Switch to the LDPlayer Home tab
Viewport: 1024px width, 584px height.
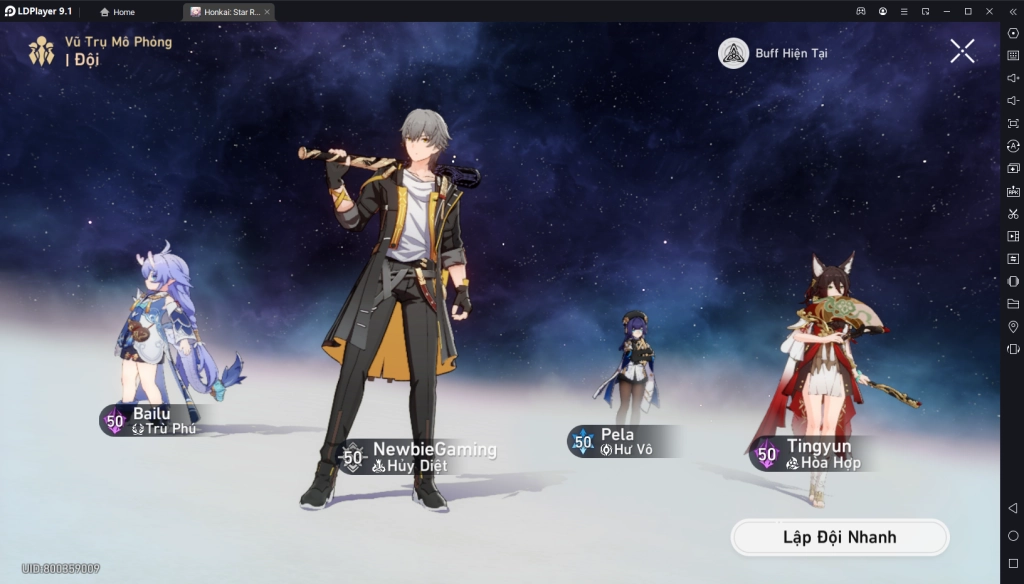118,12
